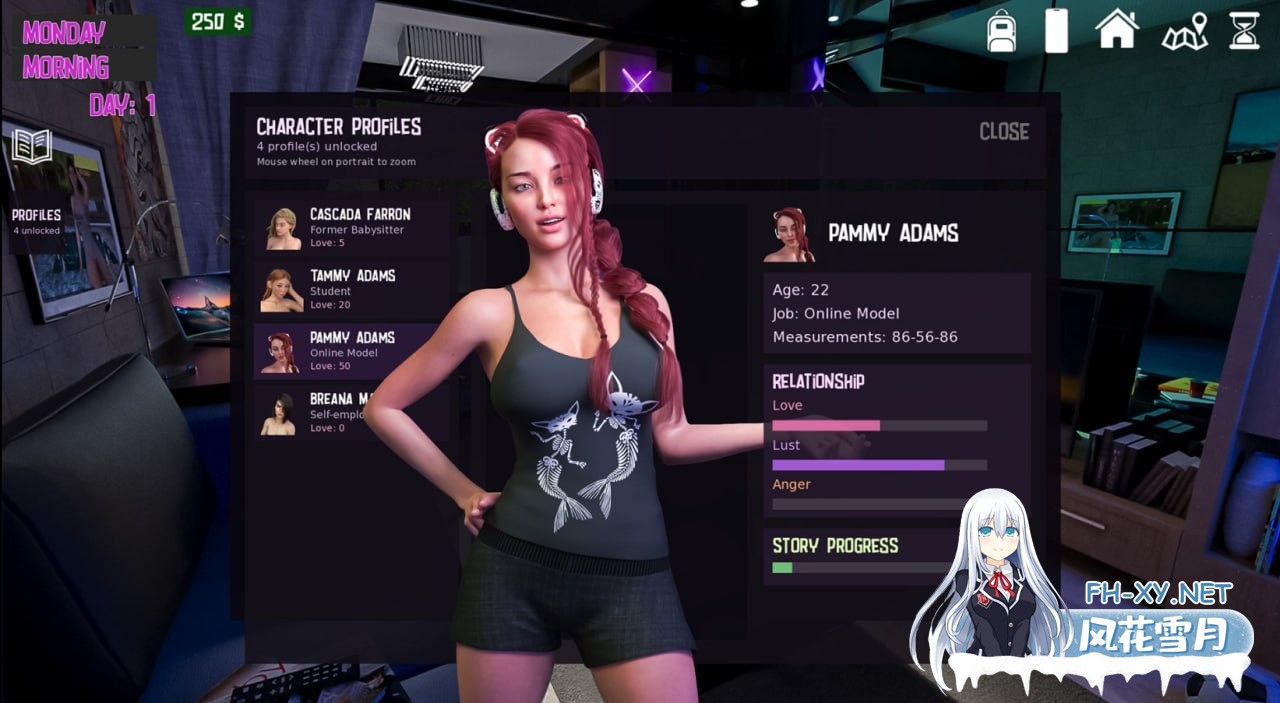Screen dimensions: 1280x703
Task: Click Pammy Adams' small portrait thumbnail in details
Action: (x=789, y=235)
